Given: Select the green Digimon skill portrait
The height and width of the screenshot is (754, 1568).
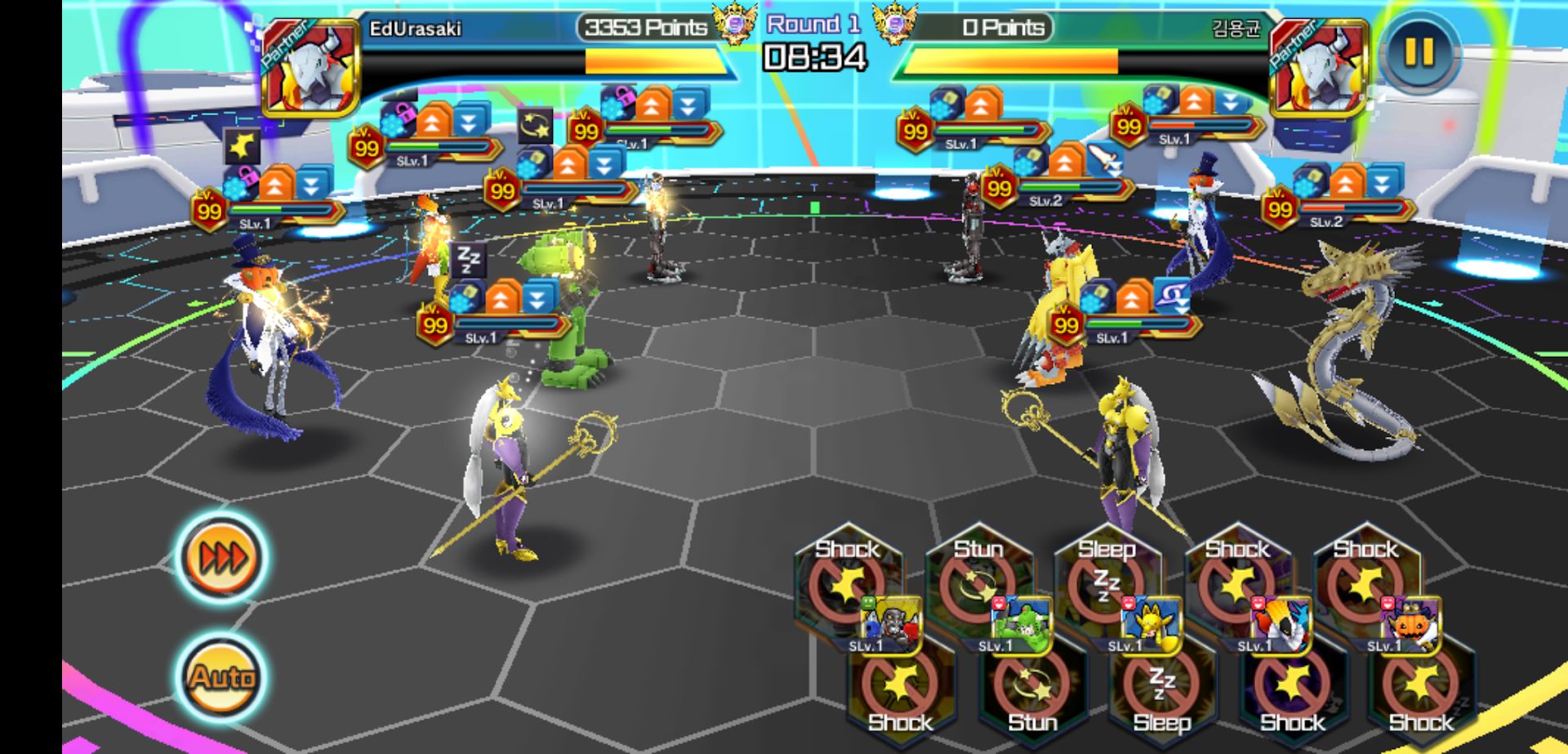Looking at the screenshot, I should tap(1022, 625).
